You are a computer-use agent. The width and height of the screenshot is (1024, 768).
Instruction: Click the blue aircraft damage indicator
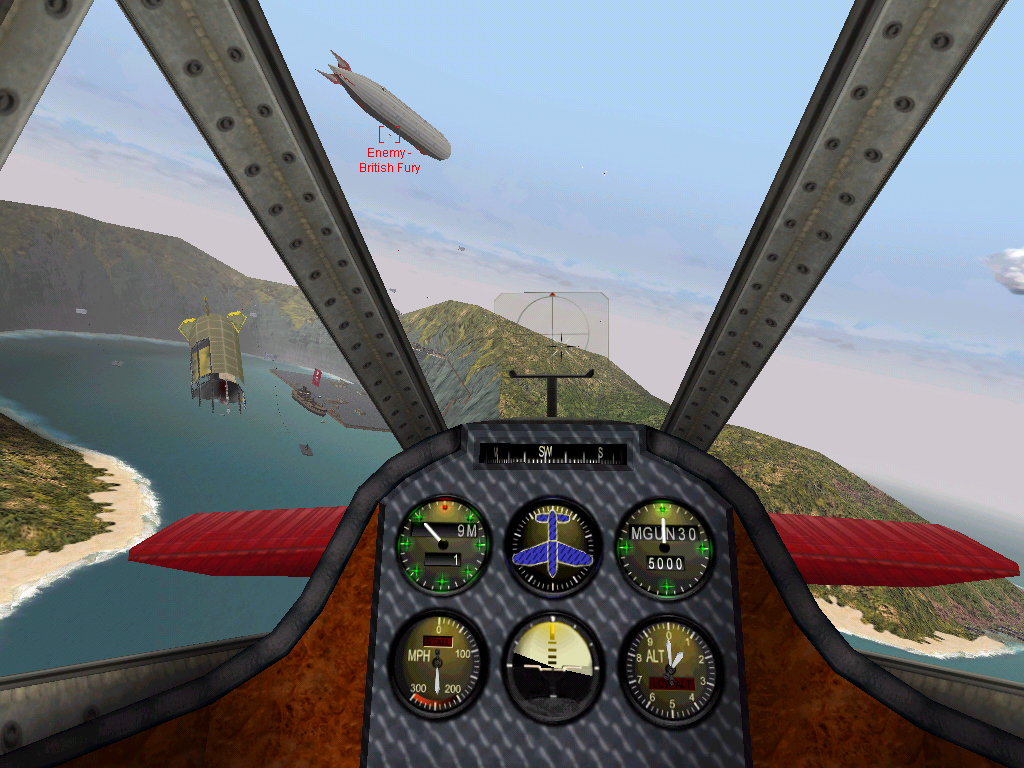click(x=552, y=546)
